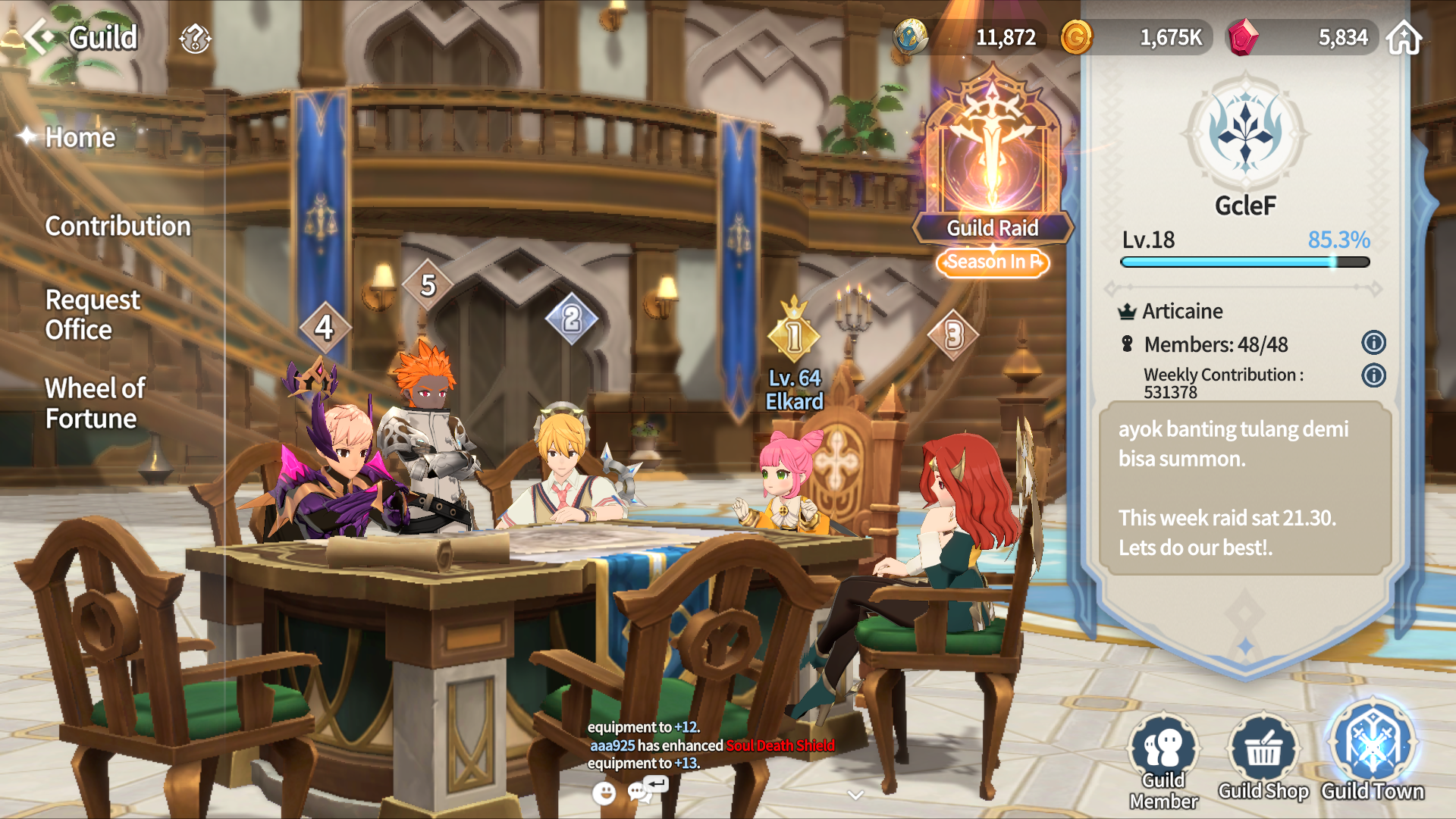Select rank 1 member Elkard's marker
The width and height of the screenshot is (1456, 819).
[x=794, y=336]
